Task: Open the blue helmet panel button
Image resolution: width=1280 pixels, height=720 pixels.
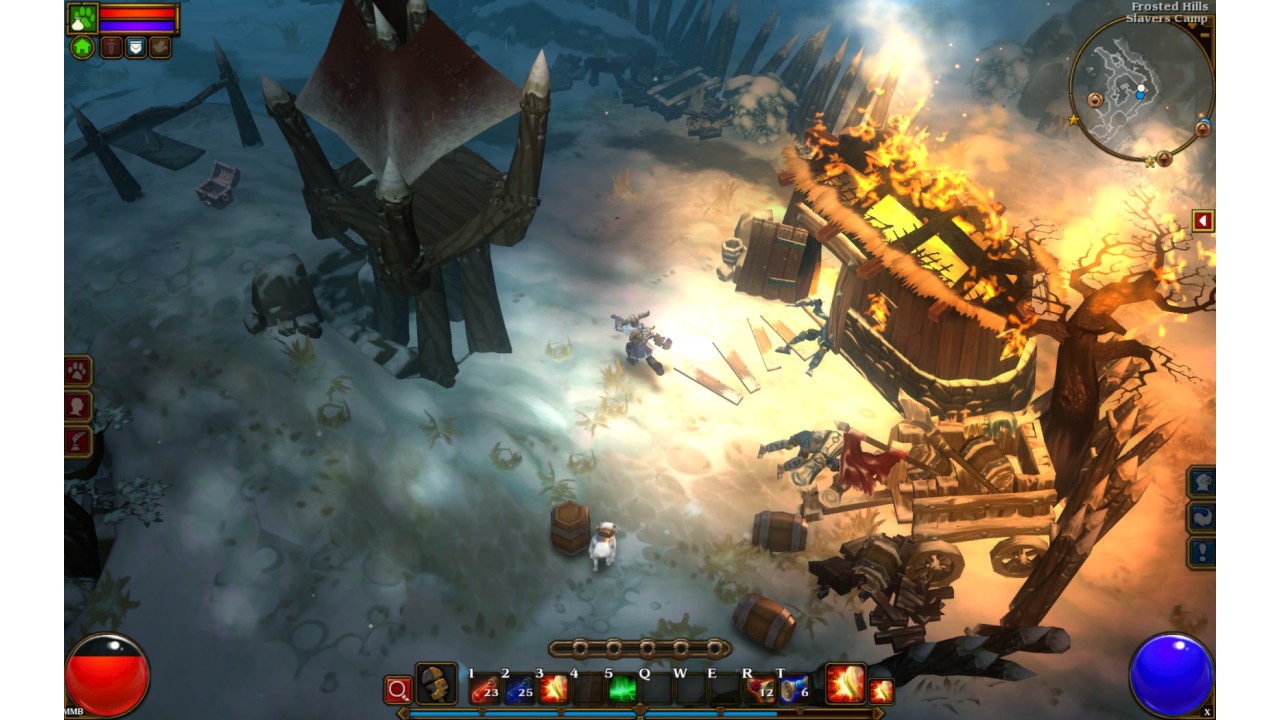Action: (x=1201, y=482)
